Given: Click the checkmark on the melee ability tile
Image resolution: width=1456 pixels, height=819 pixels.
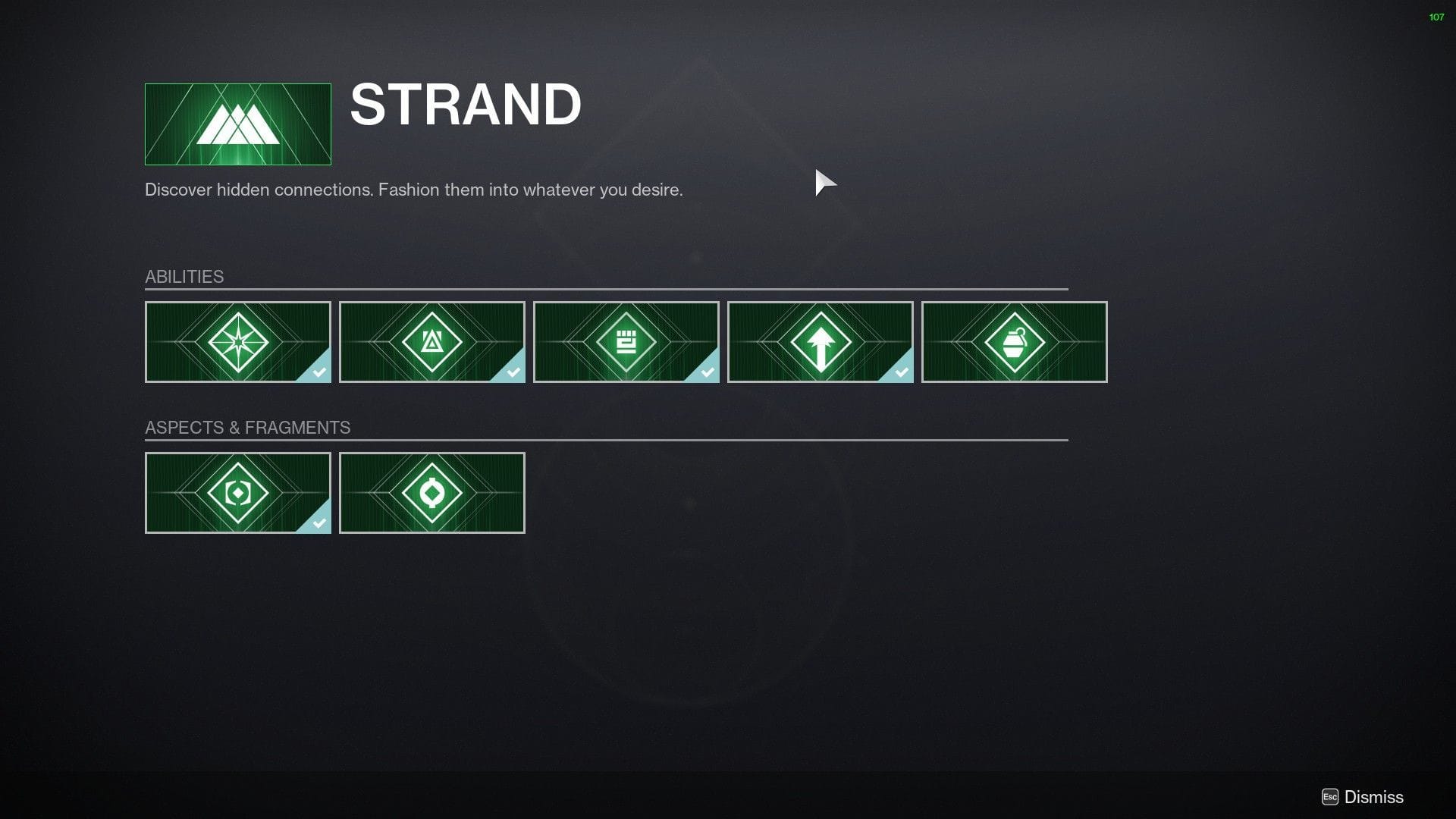Looking at the screenshot, I should click(707, 373).
